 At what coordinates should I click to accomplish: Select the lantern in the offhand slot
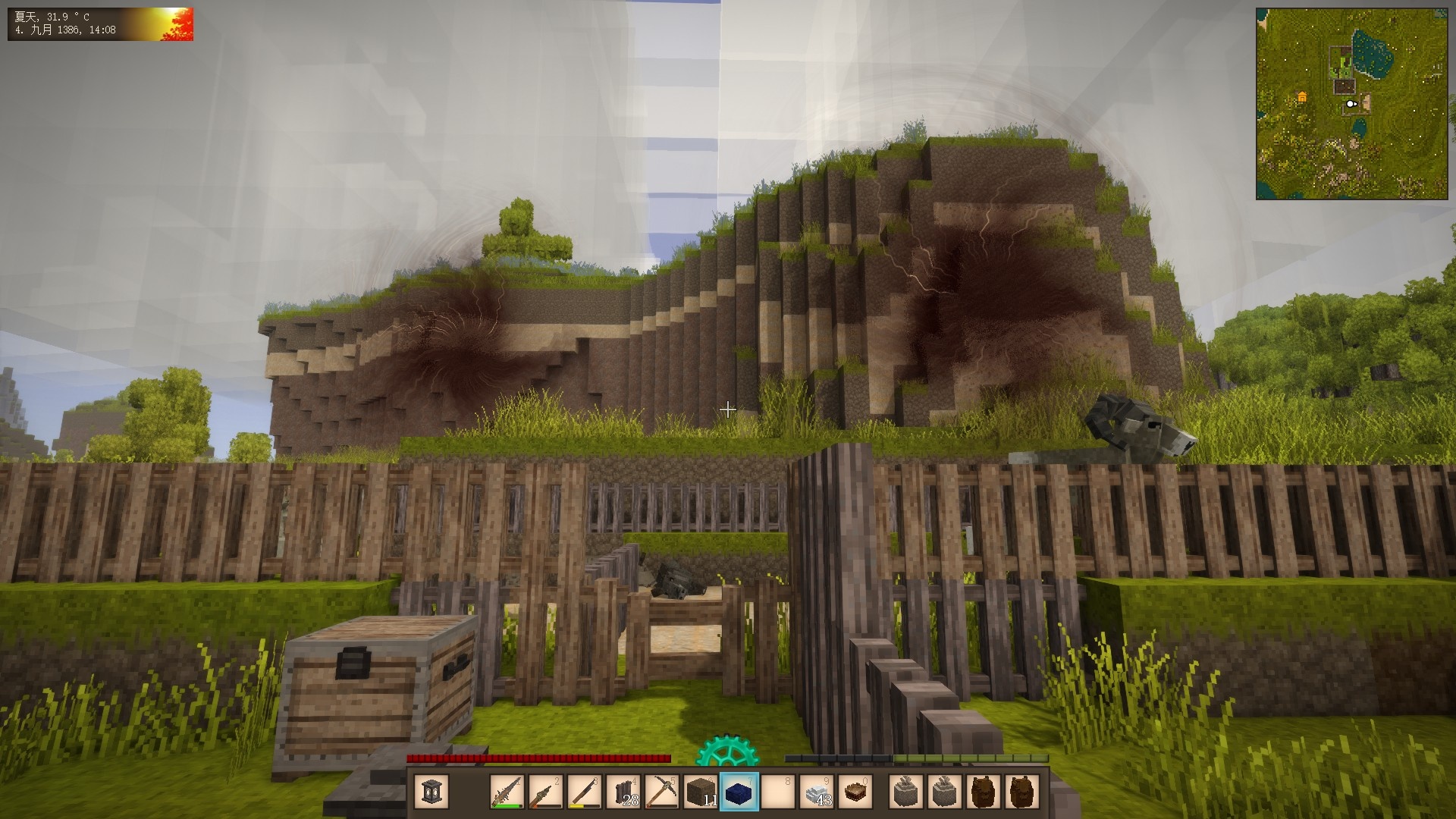point(431,792)
